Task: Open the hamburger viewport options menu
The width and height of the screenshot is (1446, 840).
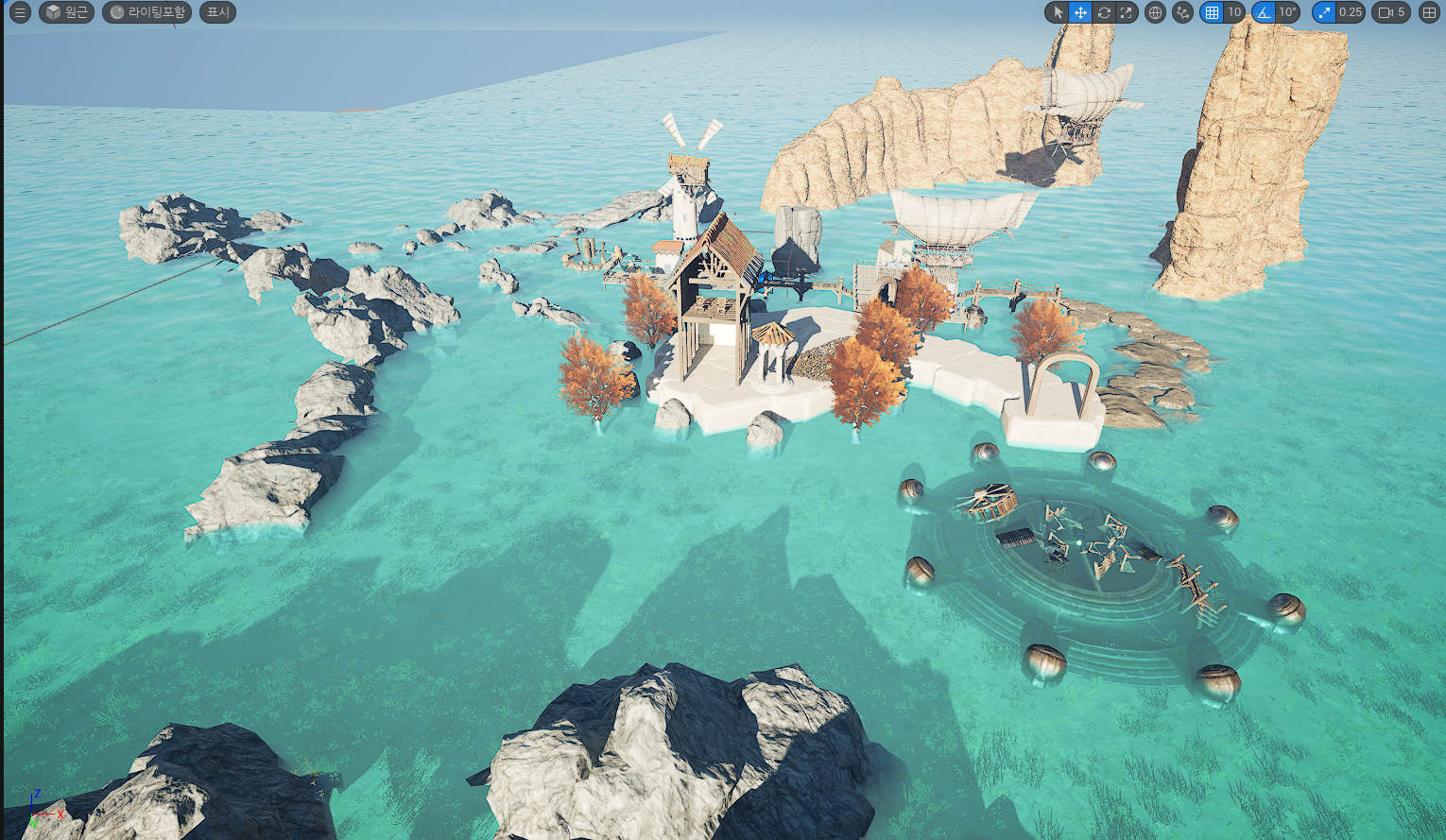Action: click(x=20, y=12)
